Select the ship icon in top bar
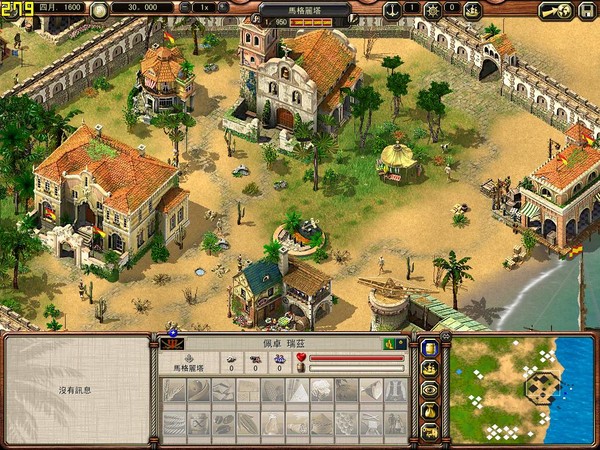600x450 pixels. coord(473,11)
